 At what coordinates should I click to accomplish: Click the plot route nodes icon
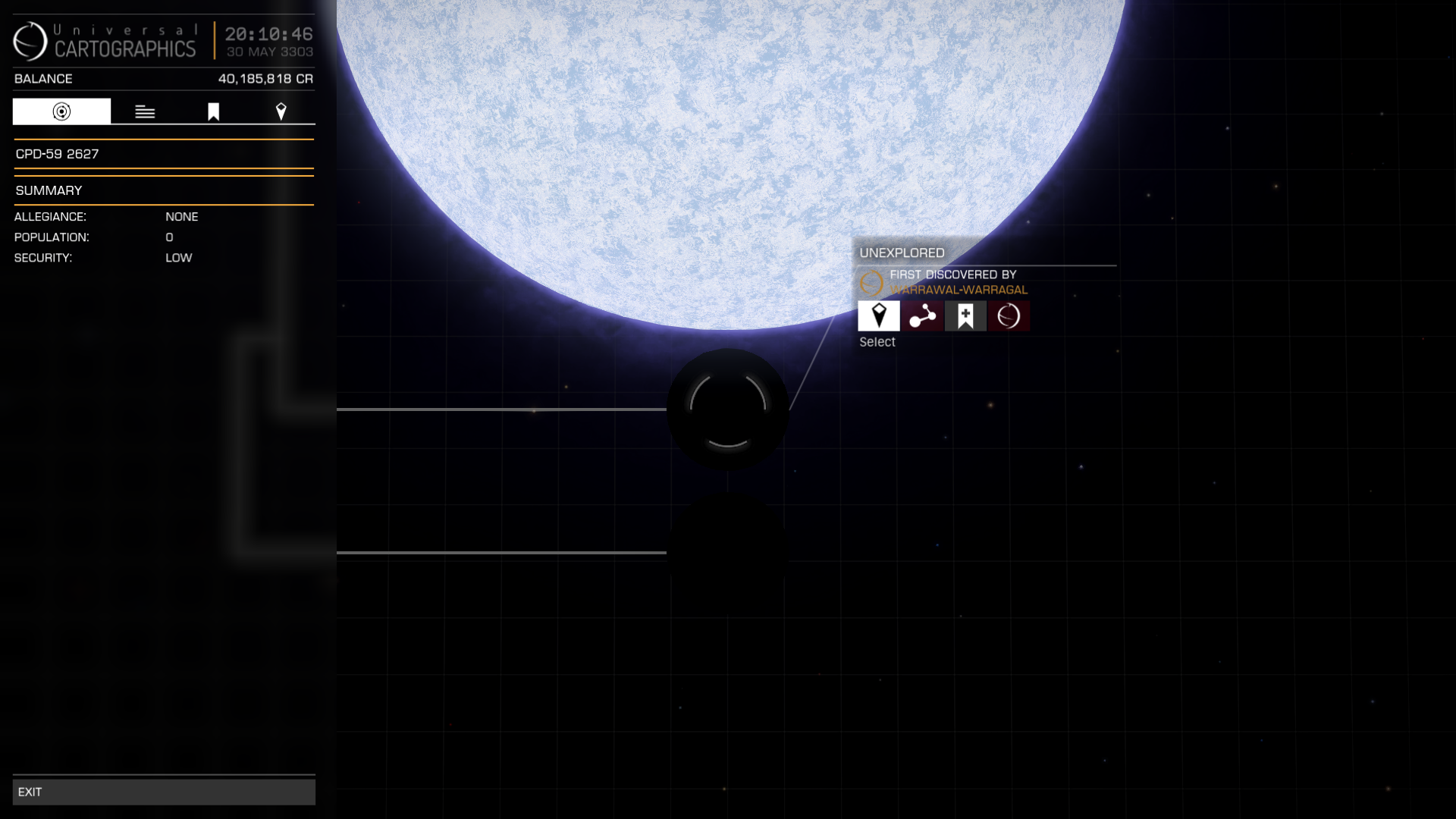tap(922, 315)
